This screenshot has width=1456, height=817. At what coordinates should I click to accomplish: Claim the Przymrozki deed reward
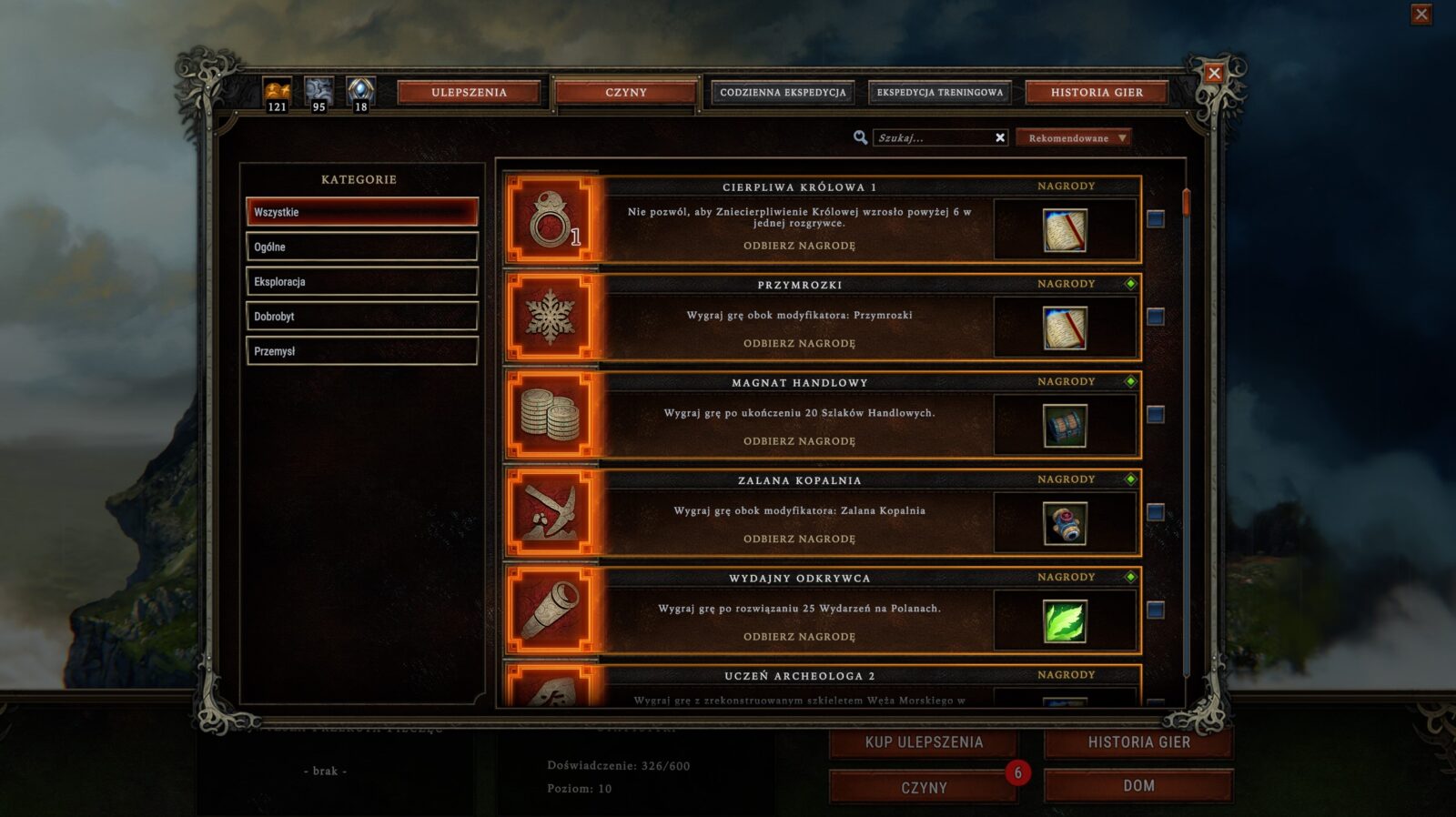pos(799,344)
